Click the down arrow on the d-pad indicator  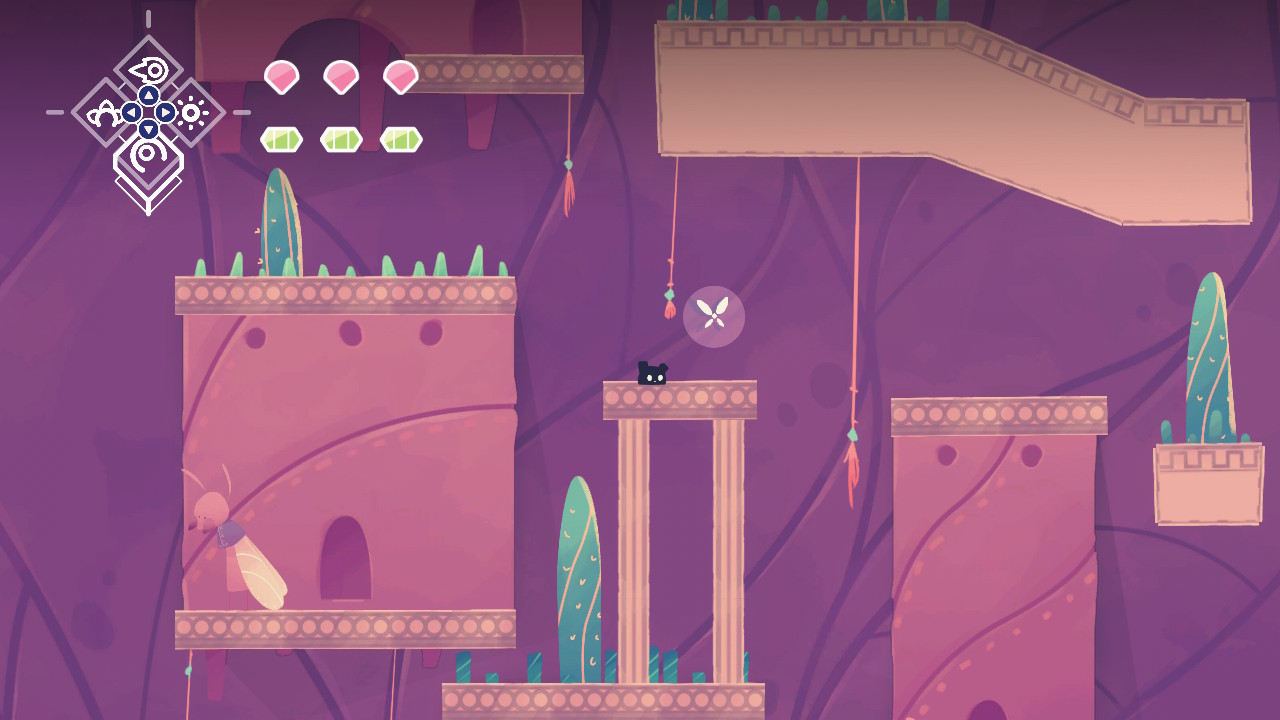point(148,129)
